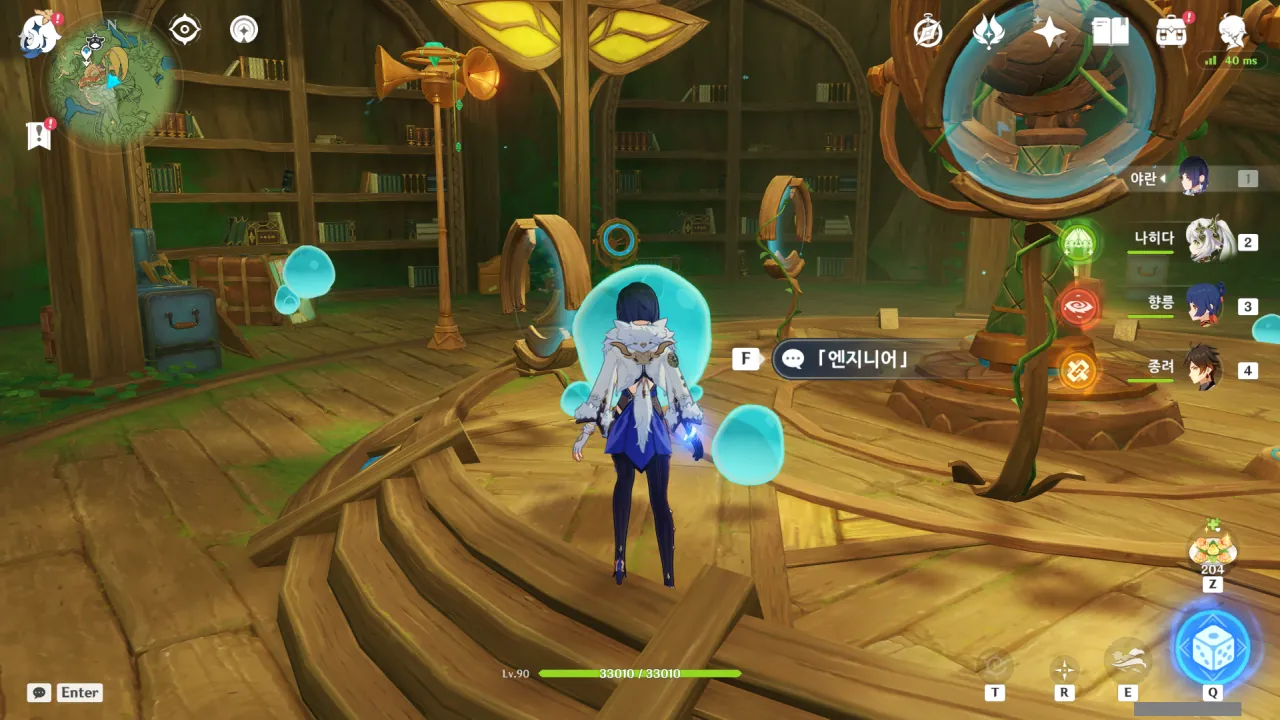Use the quick food item (204)
Screen dimensions: 1280x720
[x=1212, y=549]
